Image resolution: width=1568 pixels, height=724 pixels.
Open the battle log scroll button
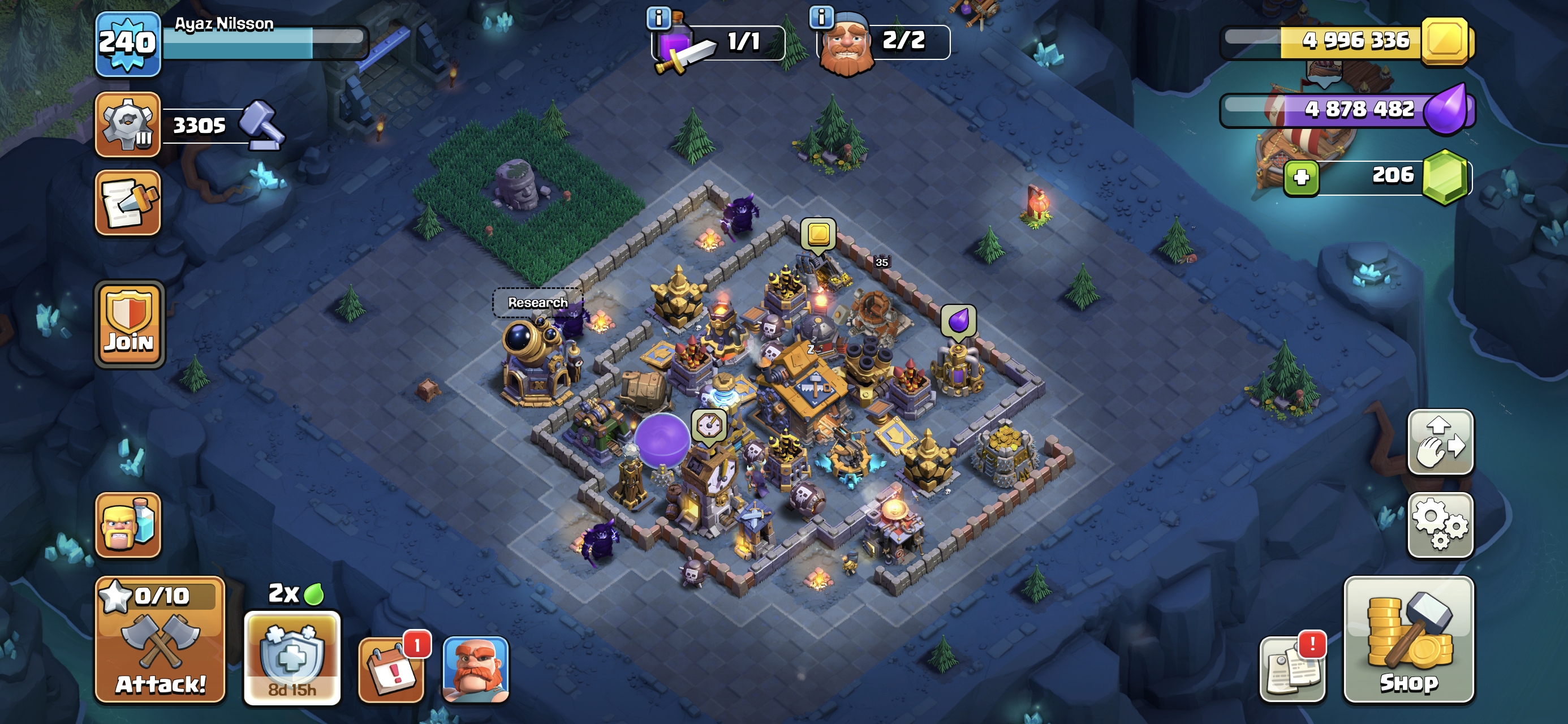(x=128, y=202)
